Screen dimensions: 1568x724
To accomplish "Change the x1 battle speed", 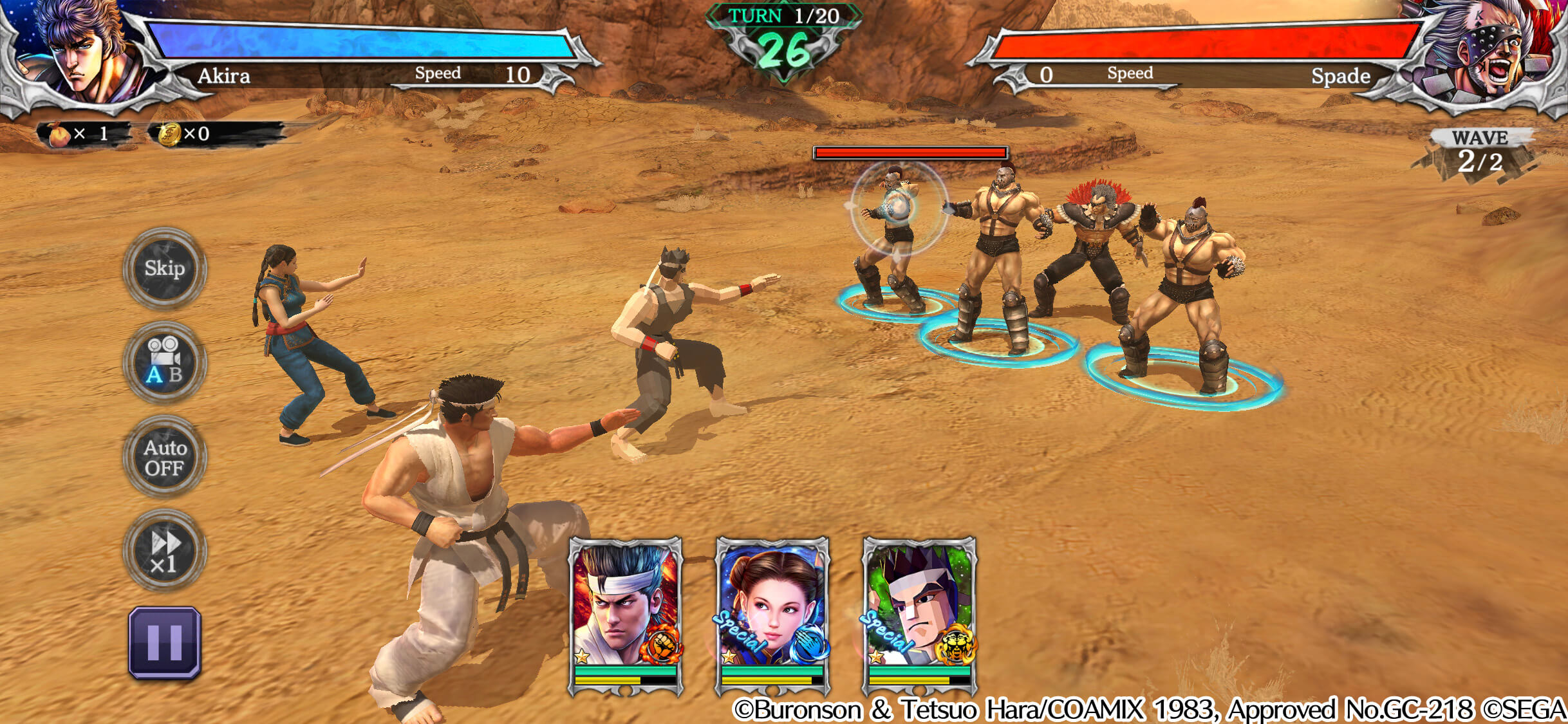I will (x=165, y=552).
